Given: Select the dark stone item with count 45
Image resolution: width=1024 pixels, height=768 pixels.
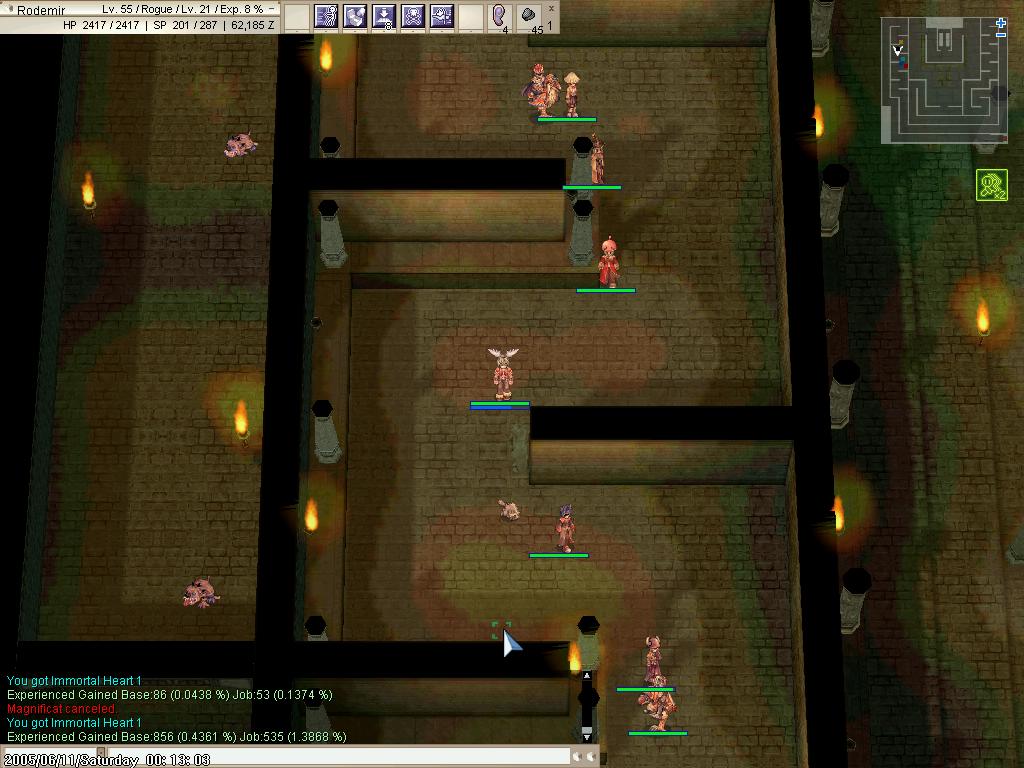Looking at the screenshot, I should point(529,16).
